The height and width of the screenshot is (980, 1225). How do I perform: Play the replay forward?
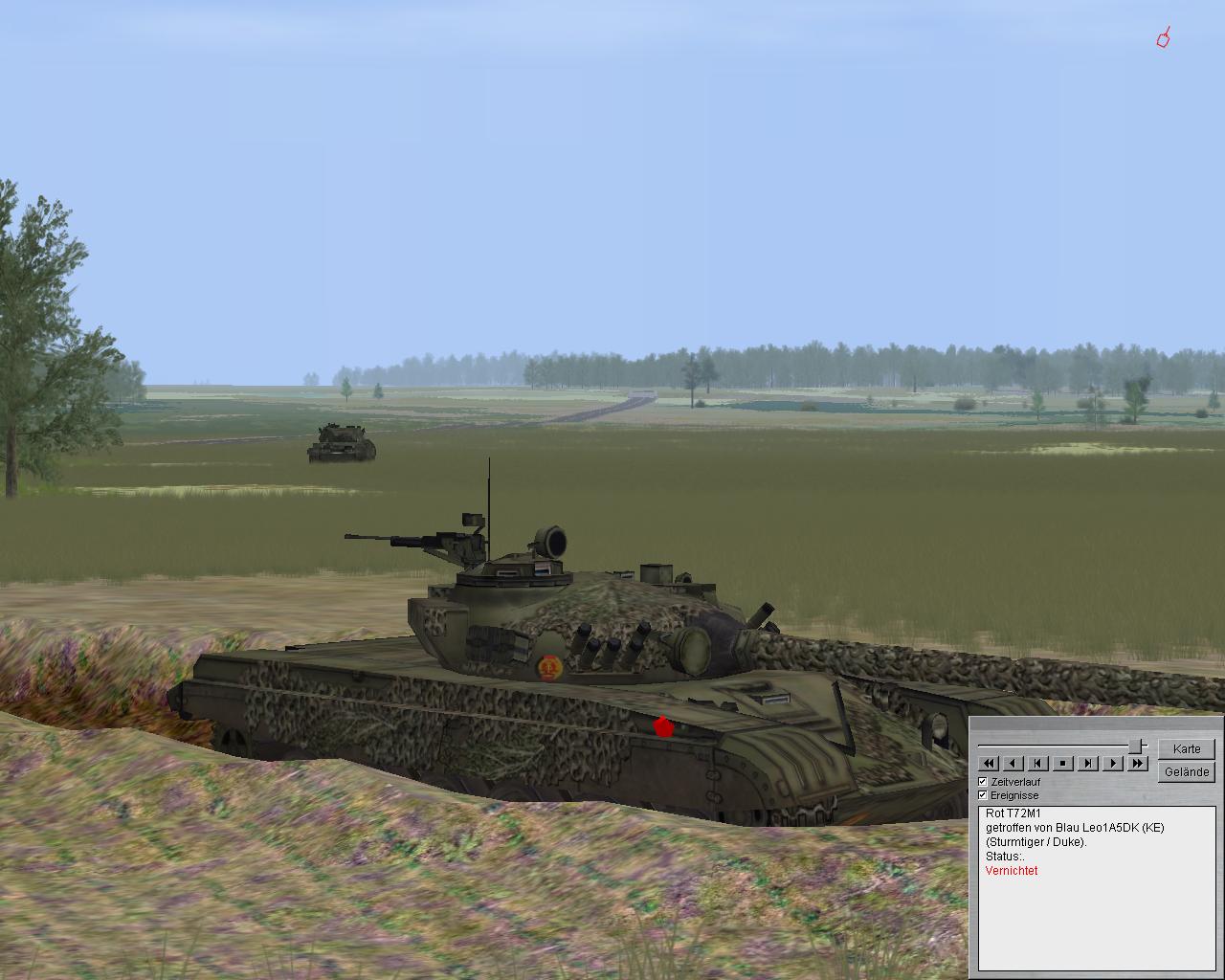[1112, 763]
